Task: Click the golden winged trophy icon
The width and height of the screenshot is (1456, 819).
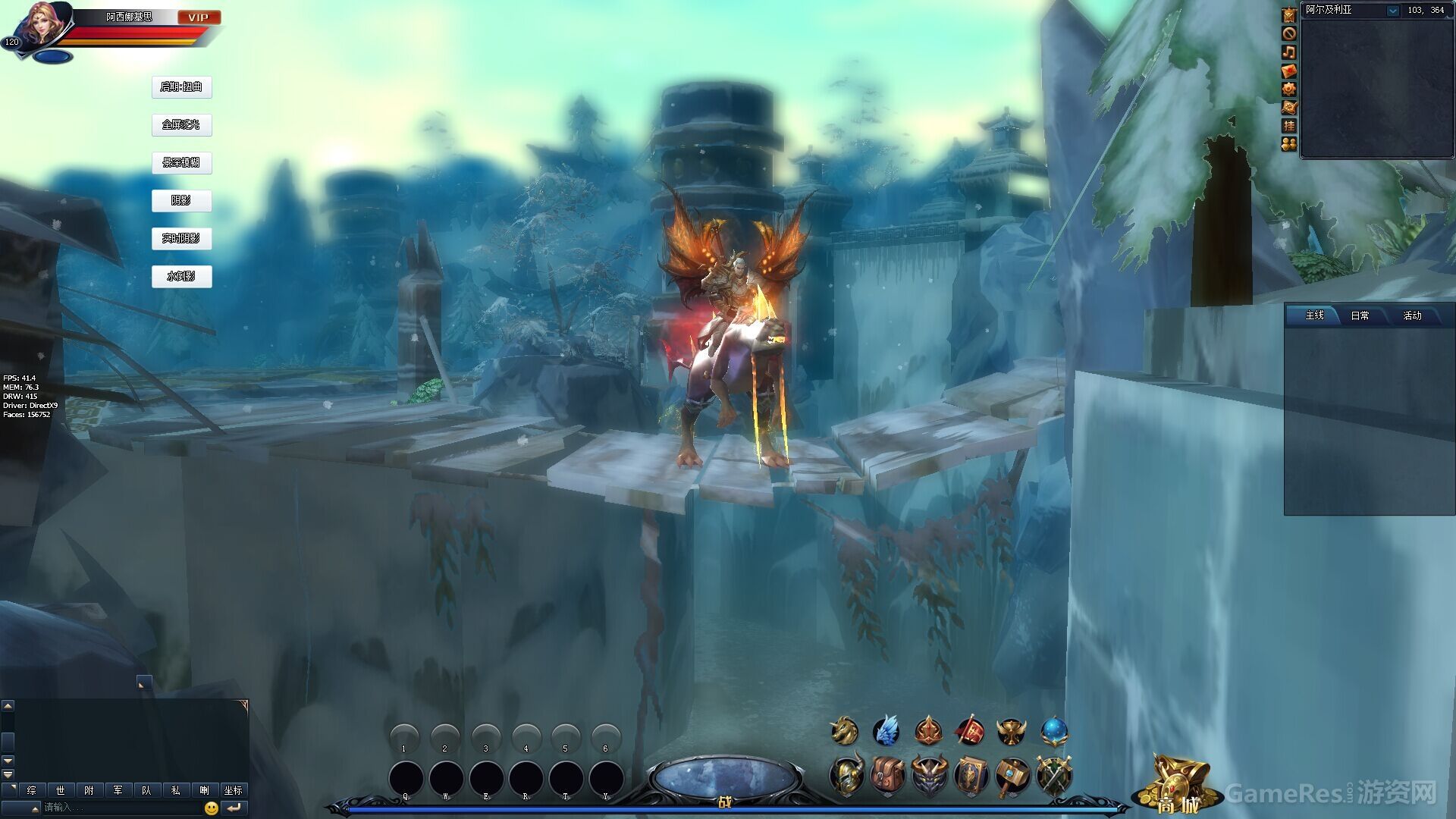Action: [1011, 731]
